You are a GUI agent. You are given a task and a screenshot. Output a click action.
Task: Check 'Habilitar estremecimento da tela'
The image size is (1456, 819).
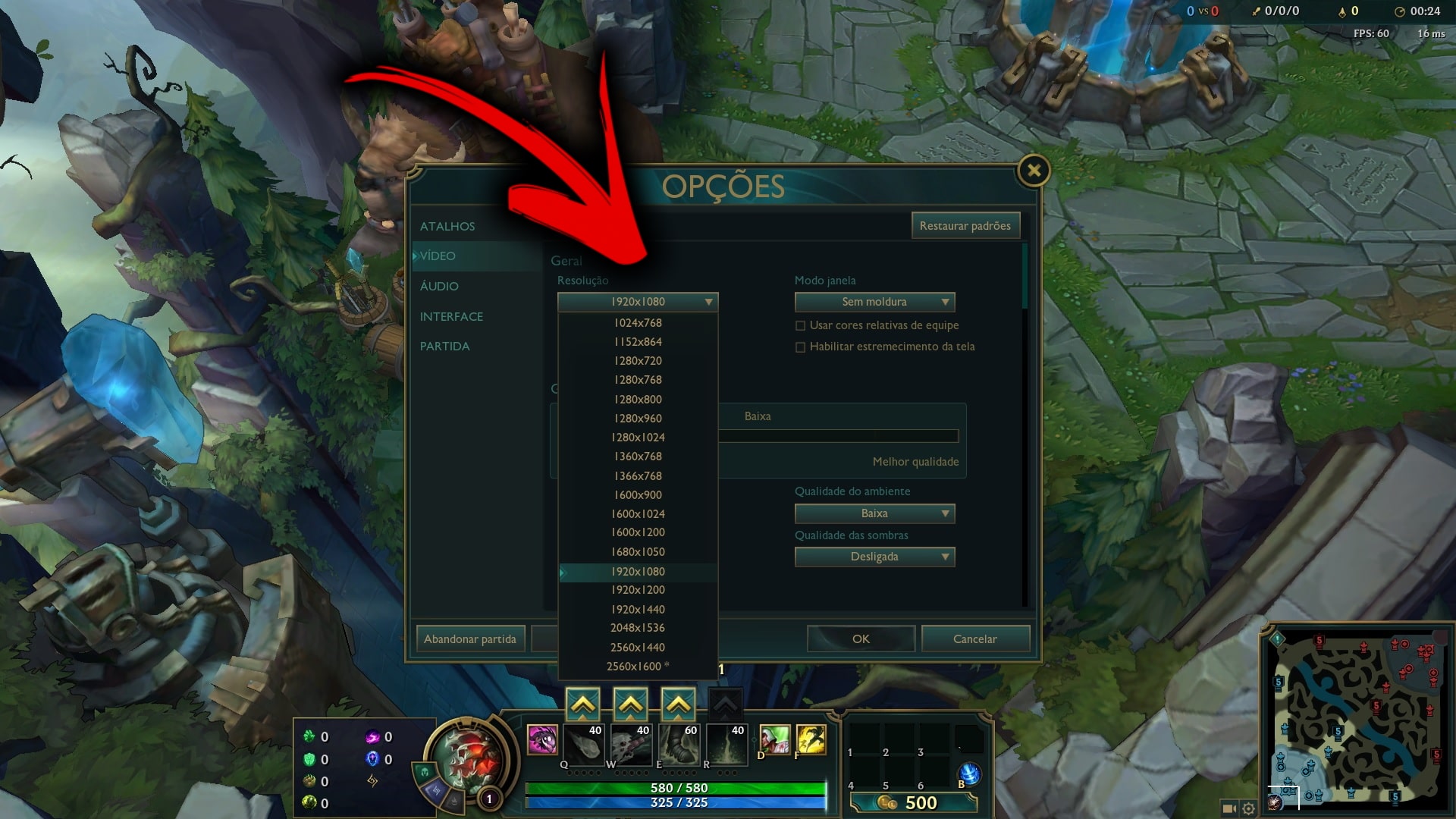801,347
